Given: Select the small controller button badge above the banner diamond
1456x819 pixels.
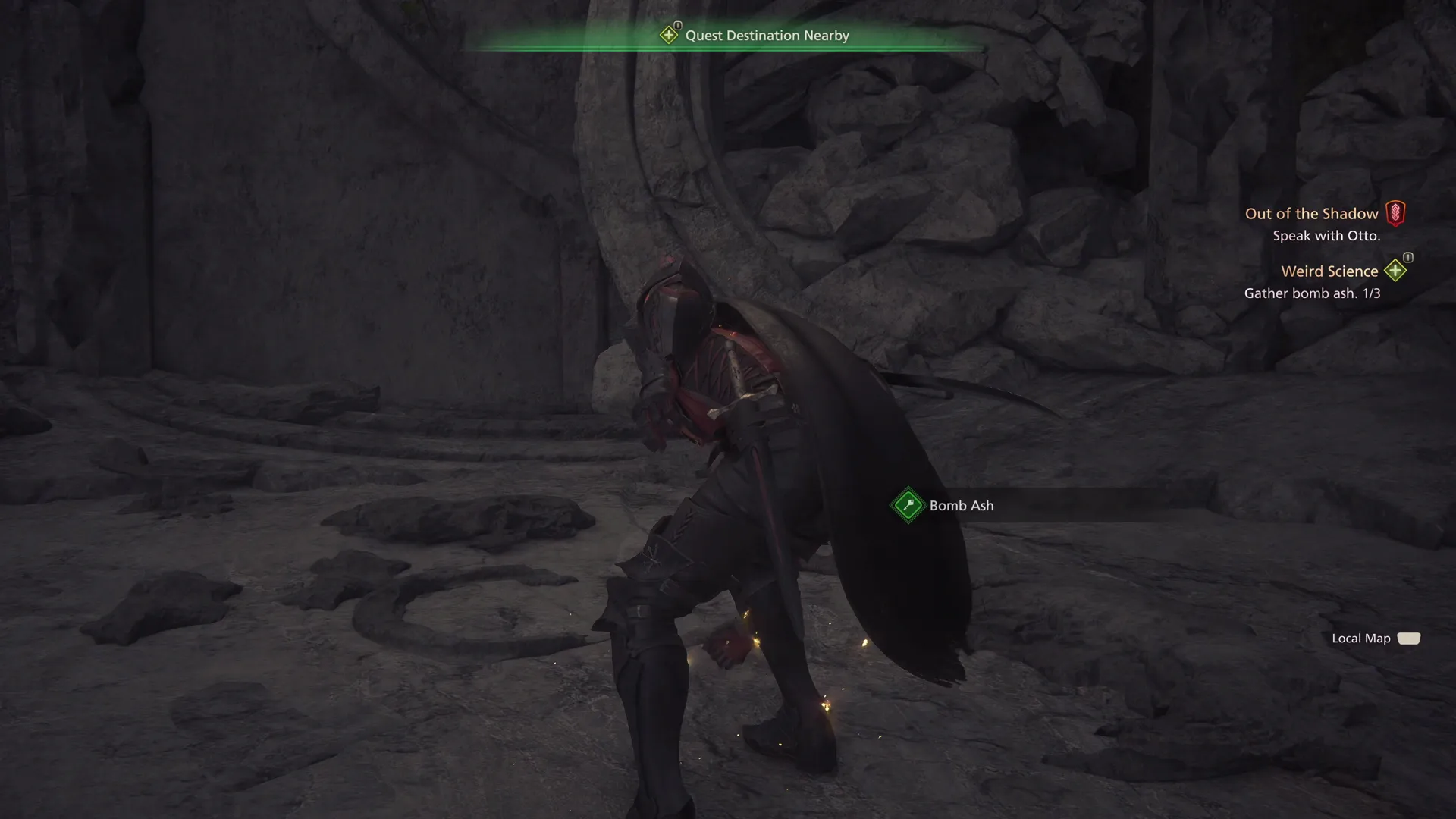Looking at the screenshot, I should pos(677,24).
